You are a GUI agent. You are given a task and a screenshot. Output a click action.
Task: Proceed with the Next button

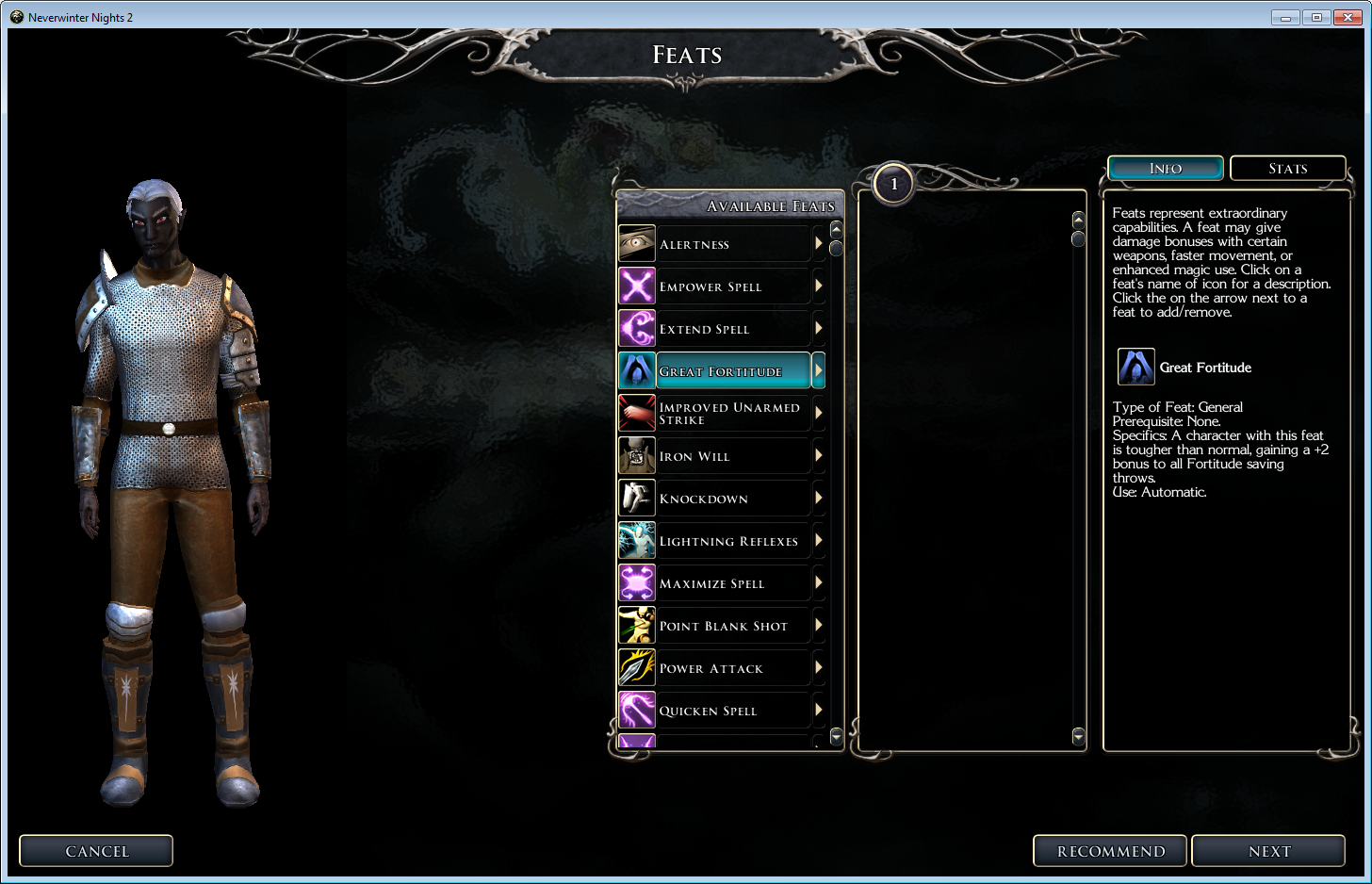point(1268,851)
